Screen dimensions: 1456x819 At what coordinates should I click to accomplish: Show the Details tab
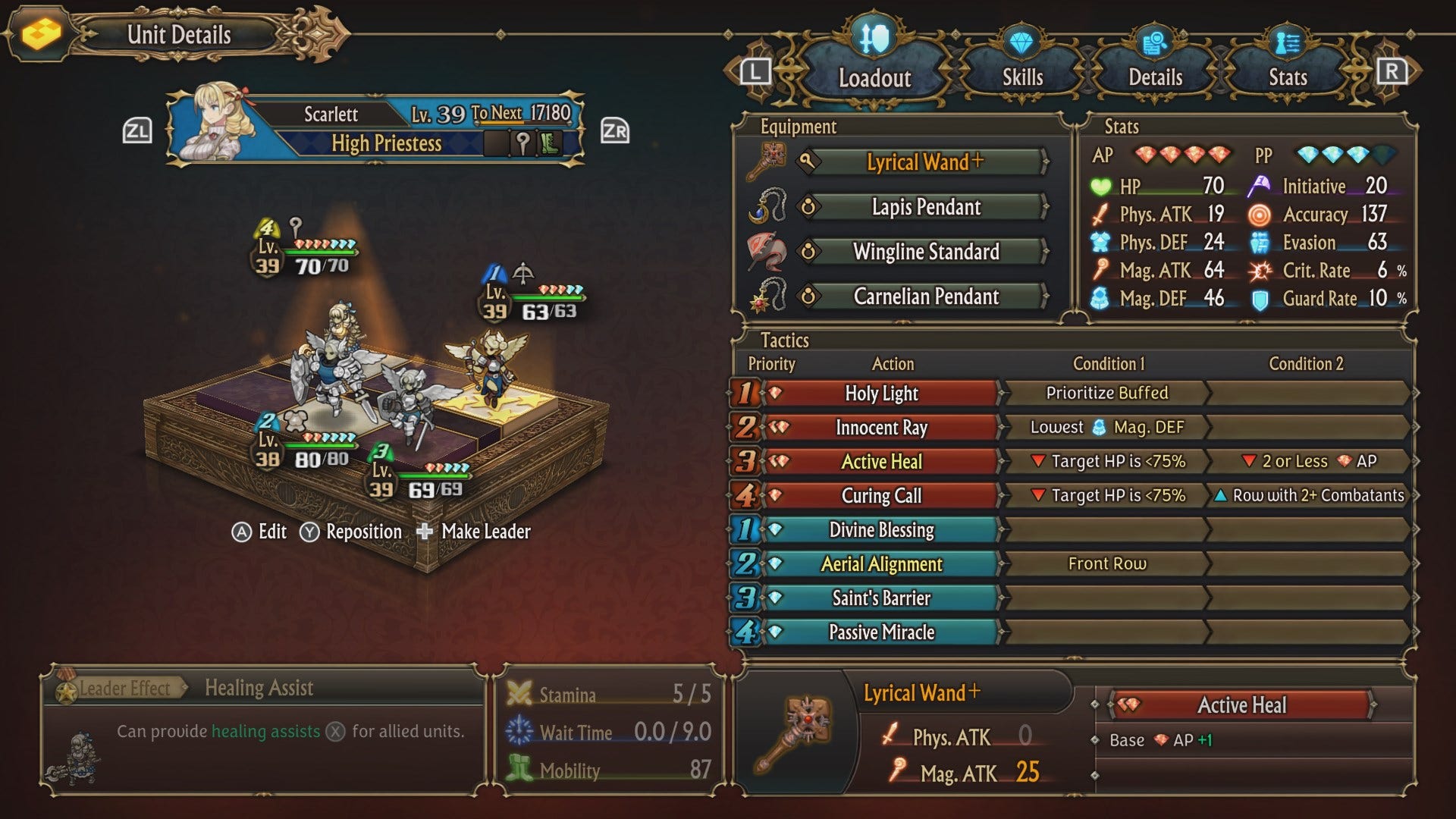coord(1155,77)
